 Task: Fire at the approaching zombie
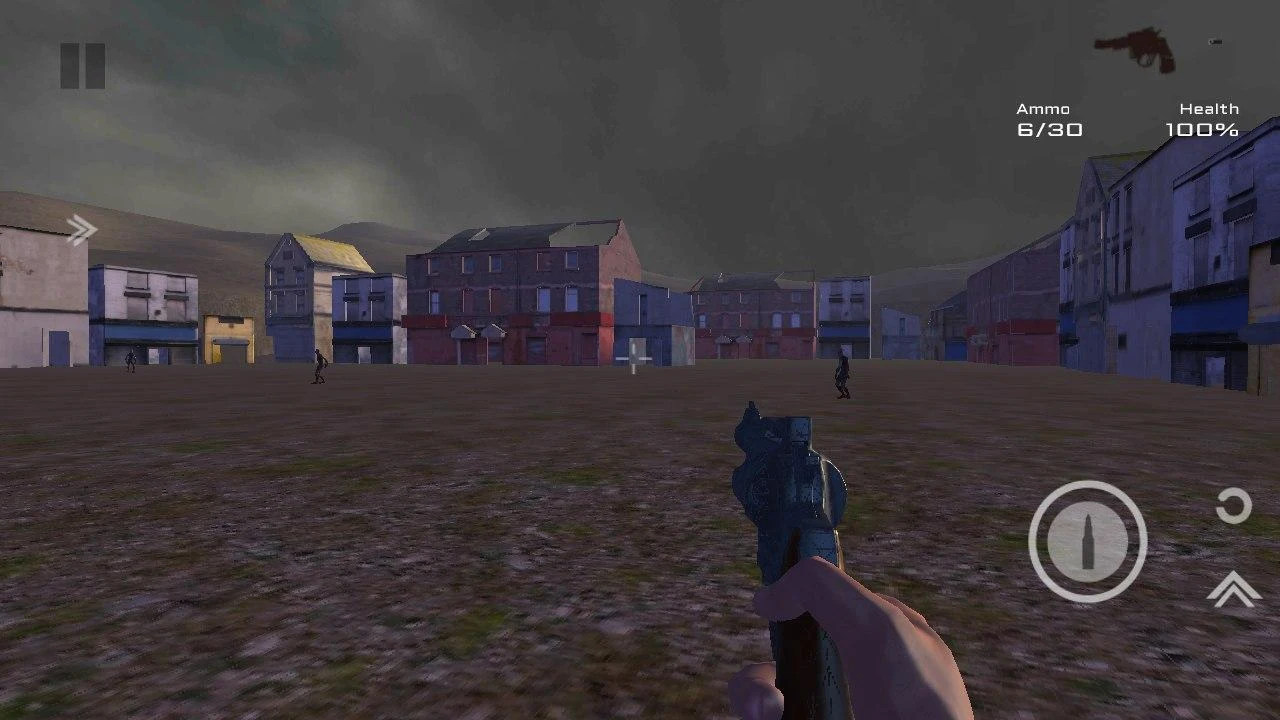coord(843,380)
